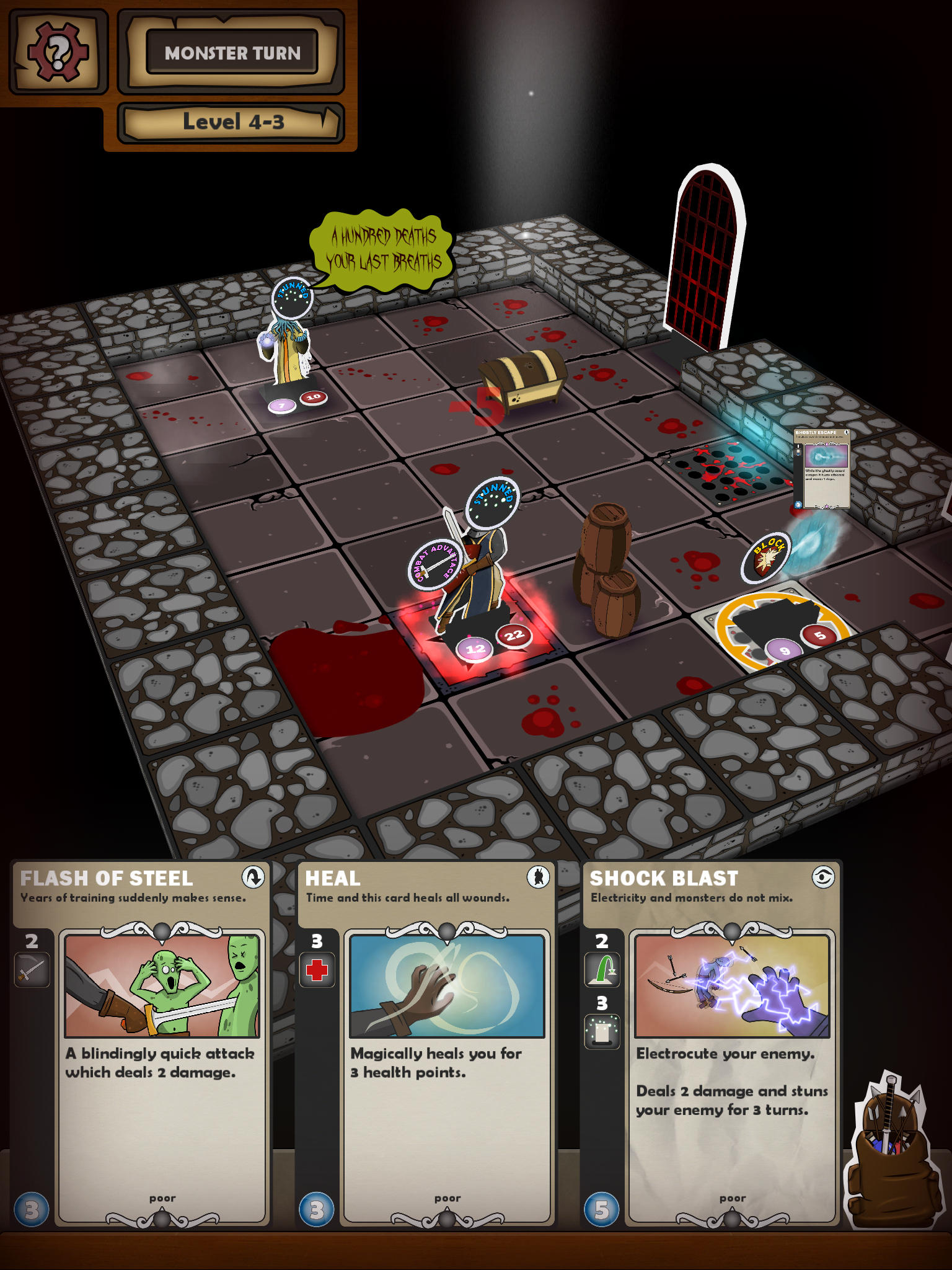Click the MONSTER TURN banner
Screen dimensions: 952x1270
coord(232,53)
